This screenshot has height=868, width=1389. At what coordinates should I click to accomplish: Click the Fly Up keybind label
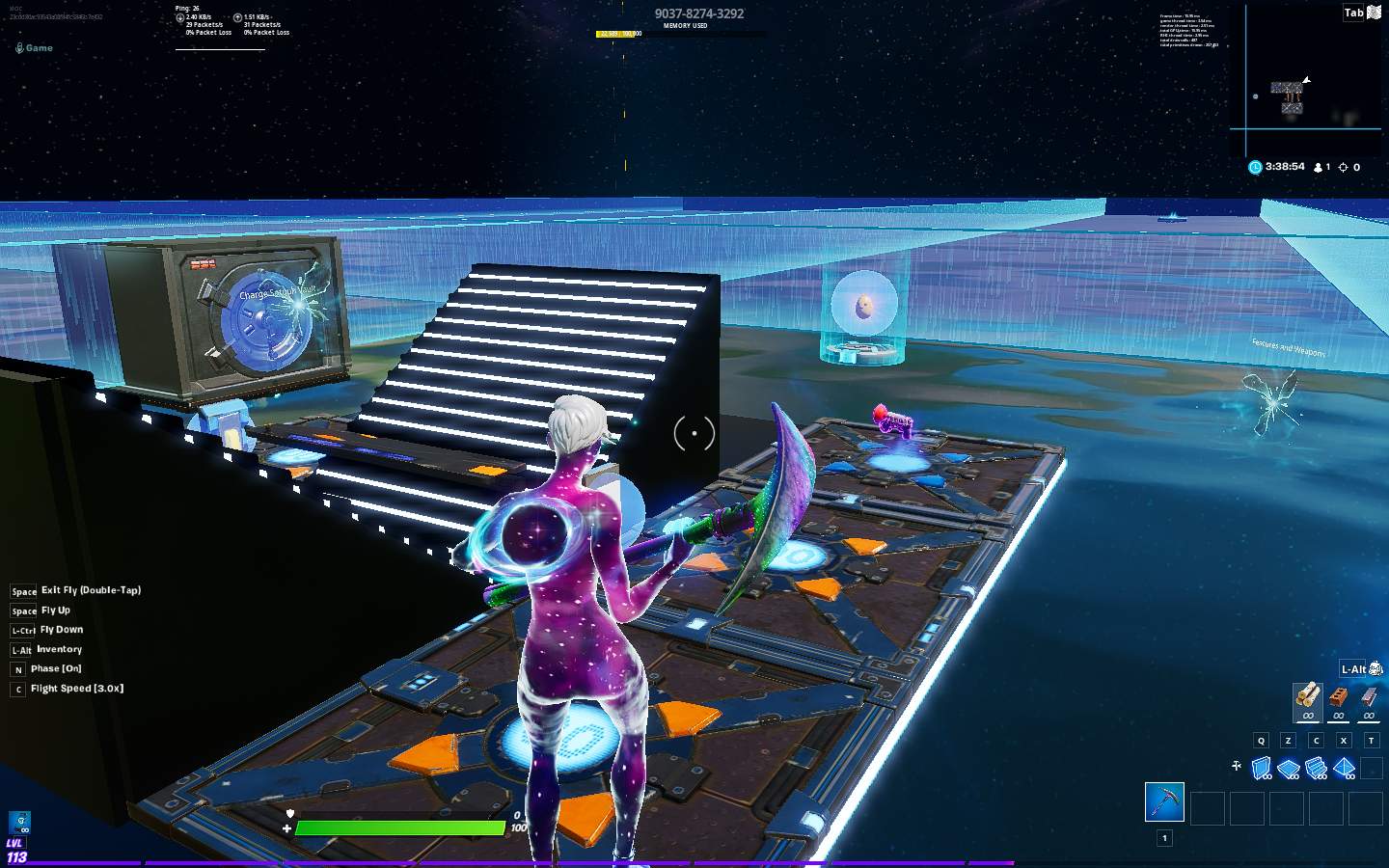[55, 610]
